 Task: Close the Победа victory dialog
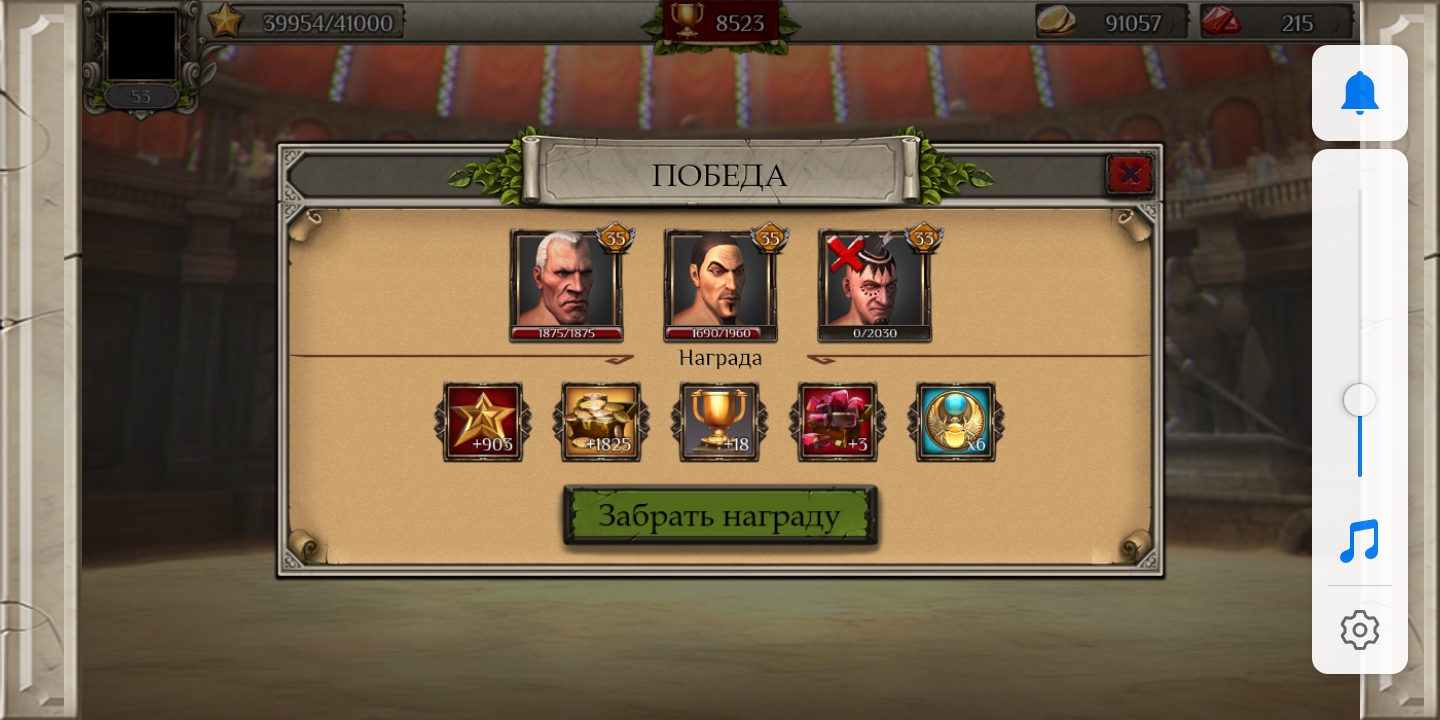[x=1130, y=175]
